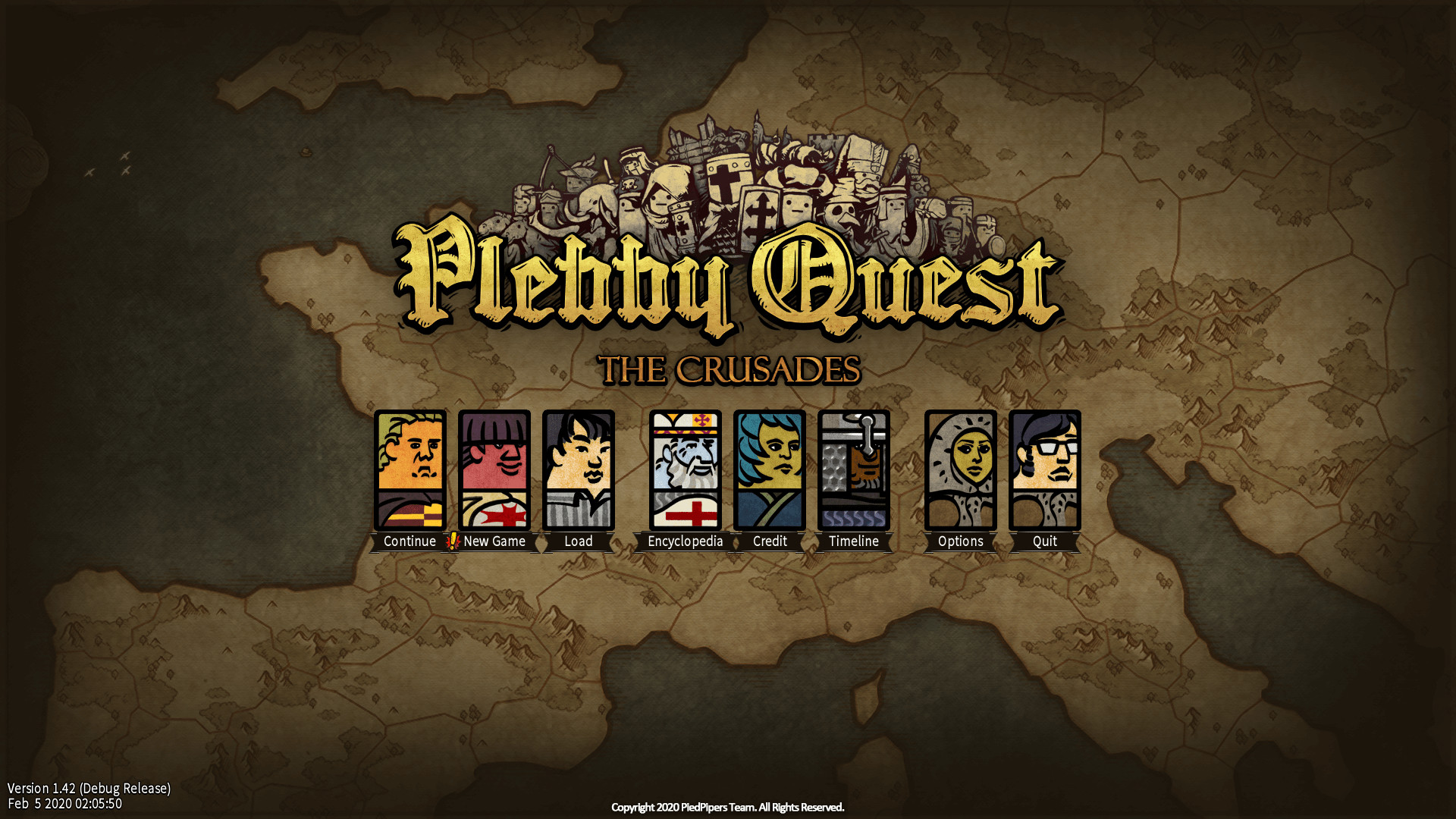Select the Continue portrait icon
The width and height of the screenshot is (1456, 819).
[410, 470]
